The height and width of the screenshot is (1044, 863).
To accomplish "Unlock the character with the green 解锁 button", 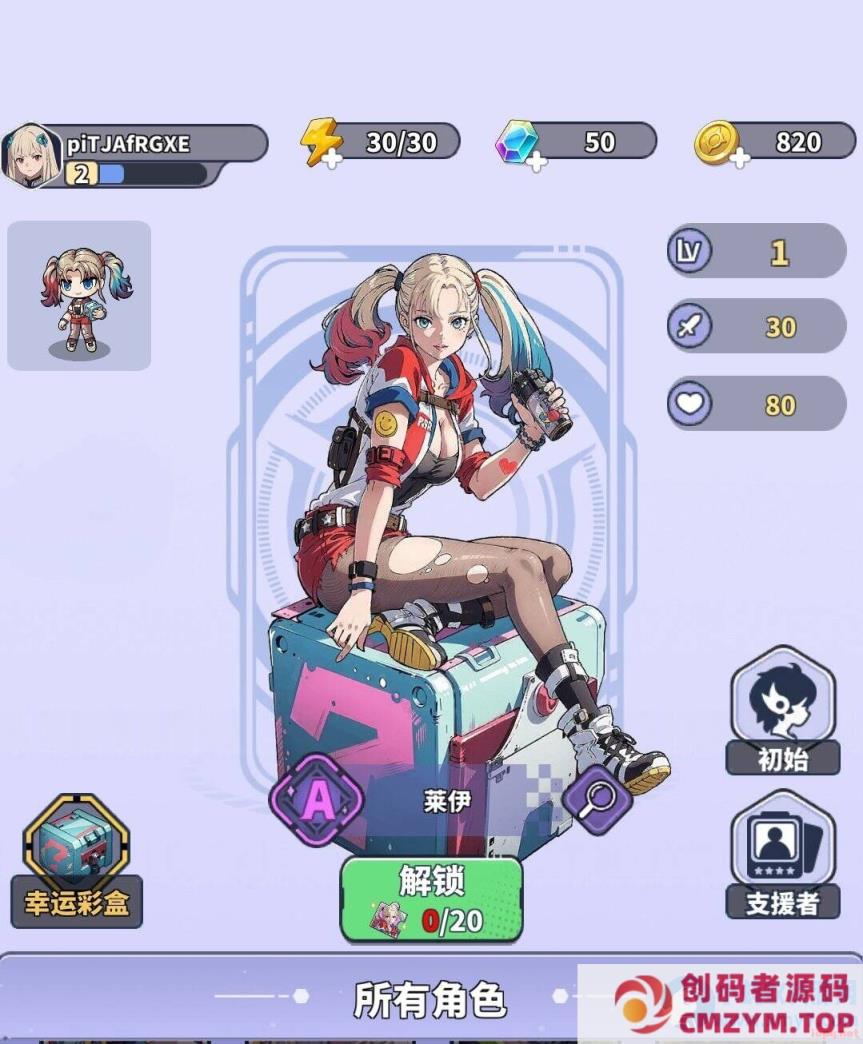I will [431, 899].
